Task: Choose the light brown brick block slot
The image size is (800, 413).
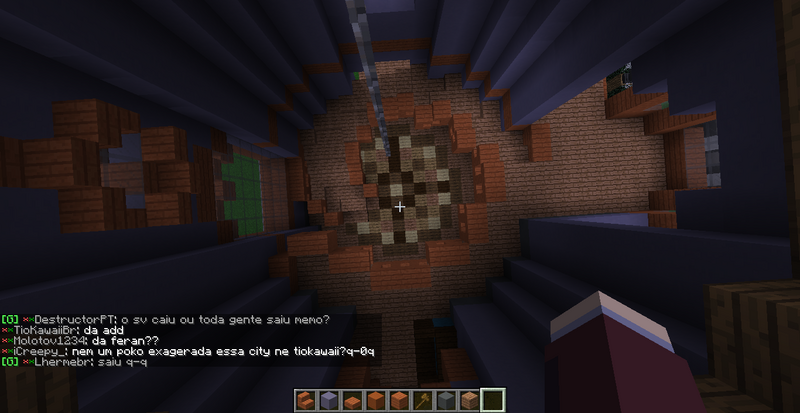Action: point(468,400)
